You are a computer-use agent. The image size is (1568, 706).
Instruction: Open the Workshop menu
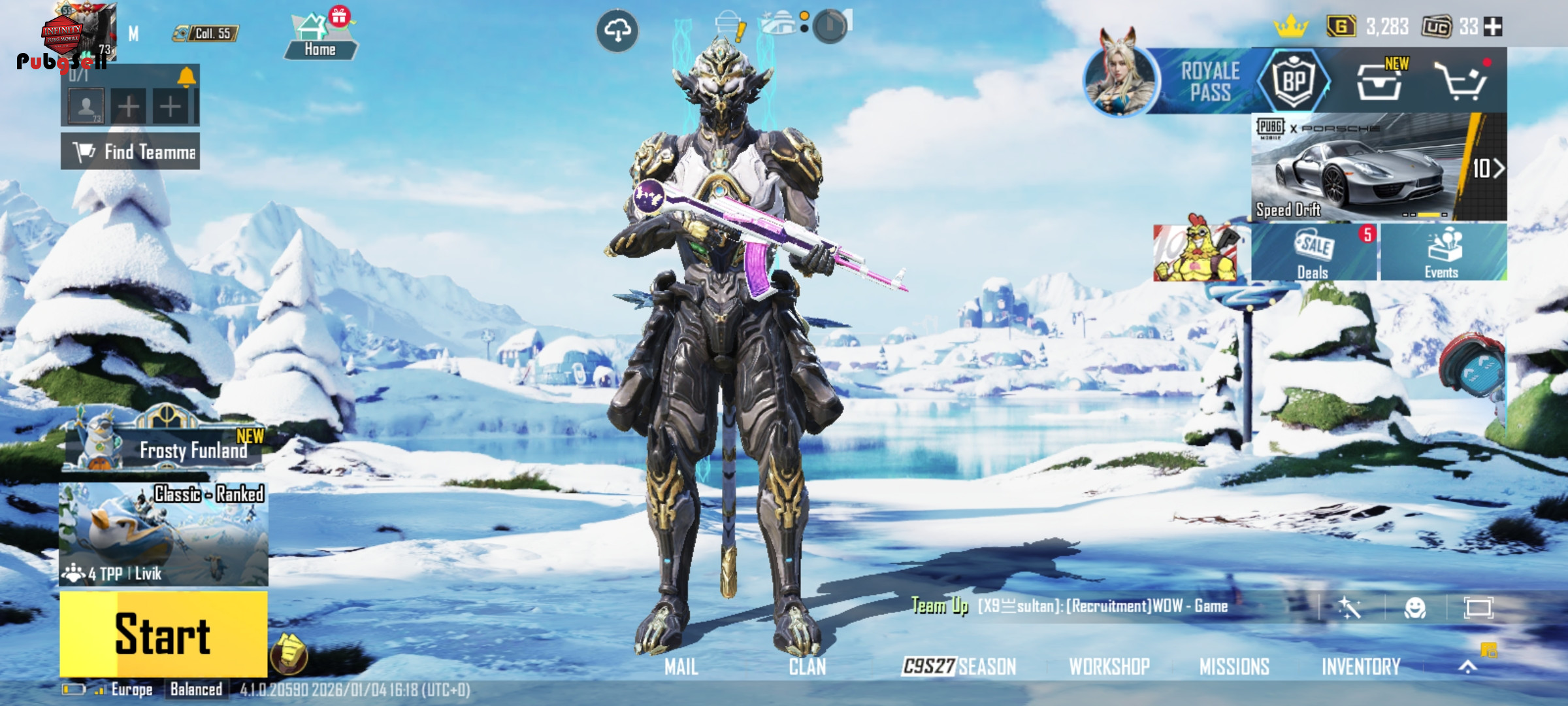(1109, 666)
